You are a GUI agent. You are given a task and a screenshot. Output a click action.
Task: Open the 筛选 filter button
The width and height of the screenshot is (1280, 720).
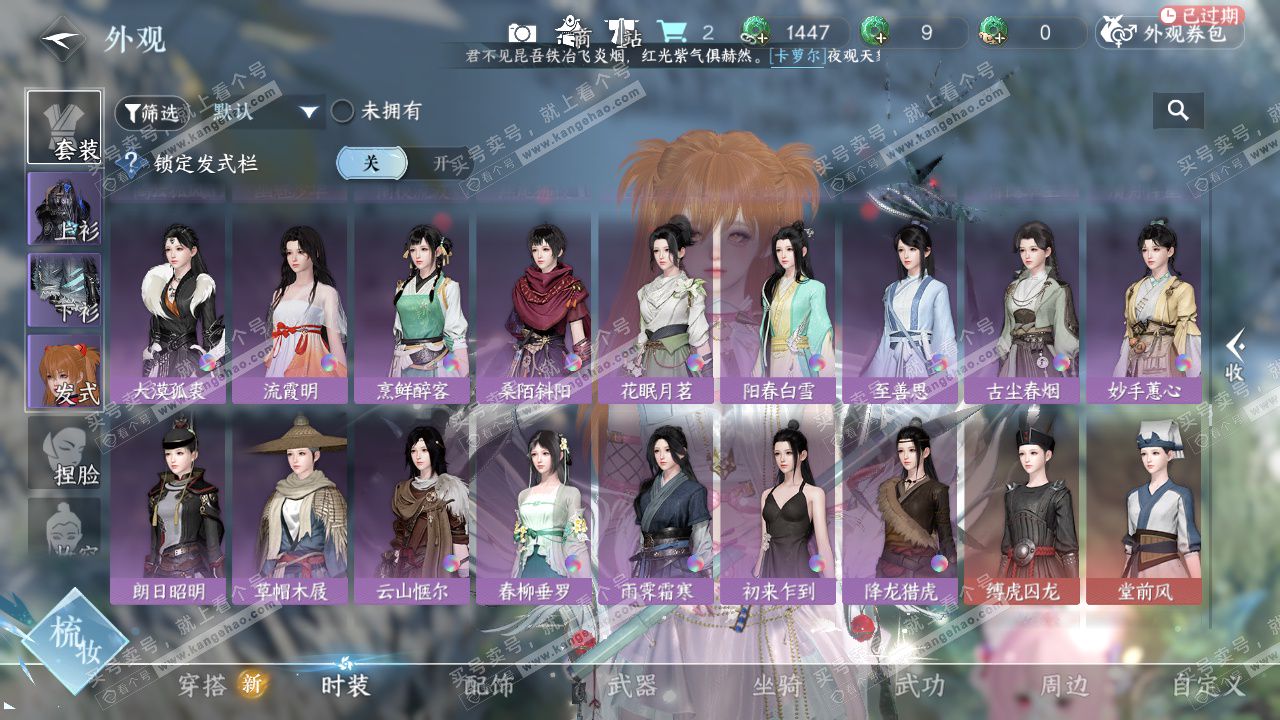coord(151,113)
